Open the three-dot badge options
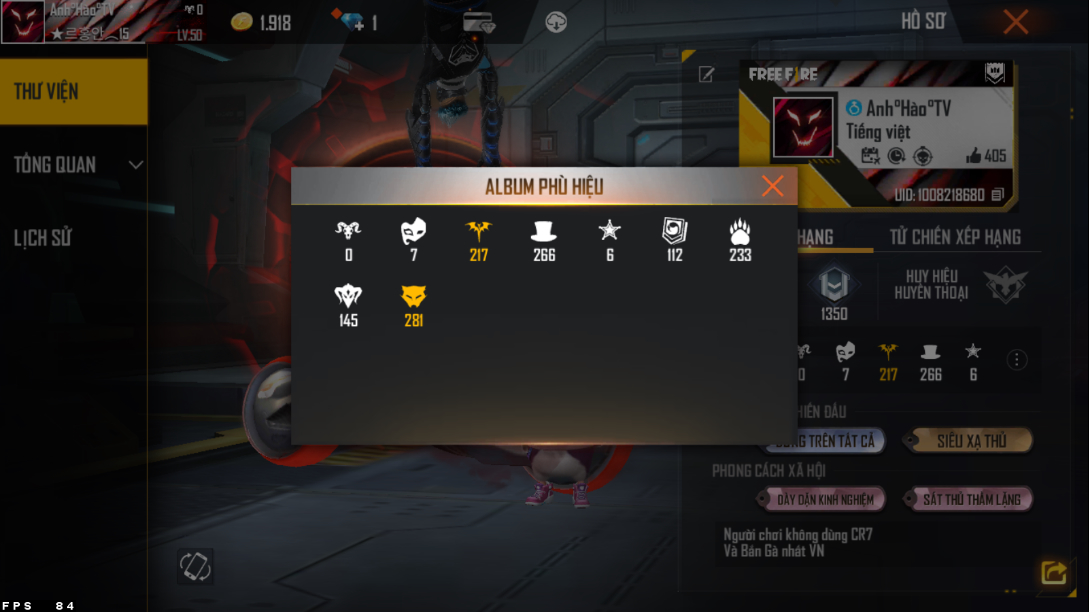1089x612 pixels. [x=1017, y=360]
